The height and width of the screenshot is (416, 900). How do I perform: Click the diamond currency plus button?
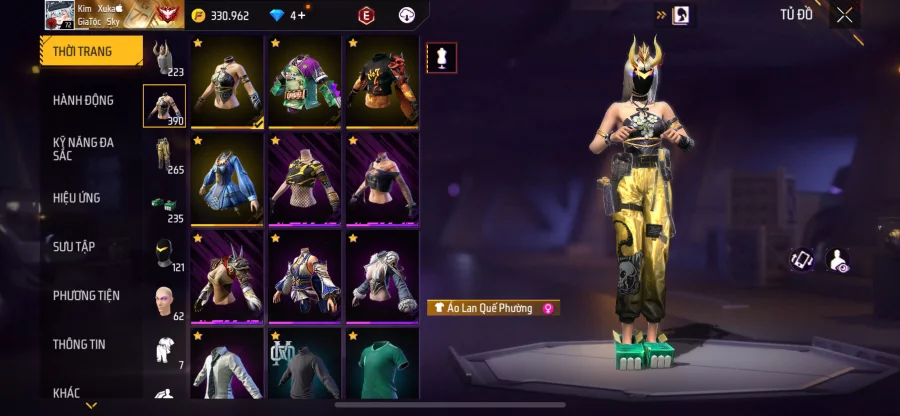coord(299,15)
